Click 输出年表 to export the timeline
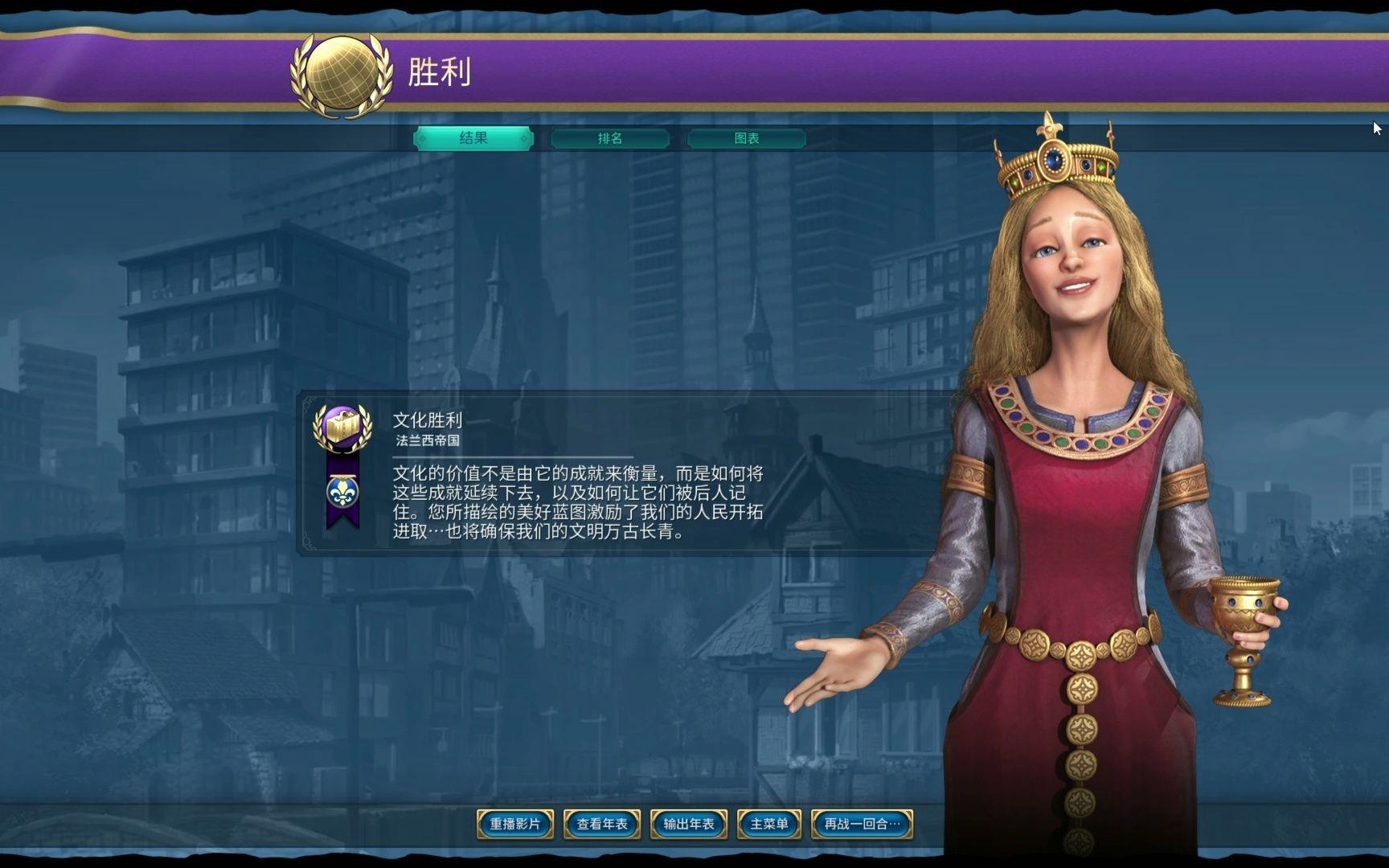This screenshot has width=1389, height=868. coord(688,825)
